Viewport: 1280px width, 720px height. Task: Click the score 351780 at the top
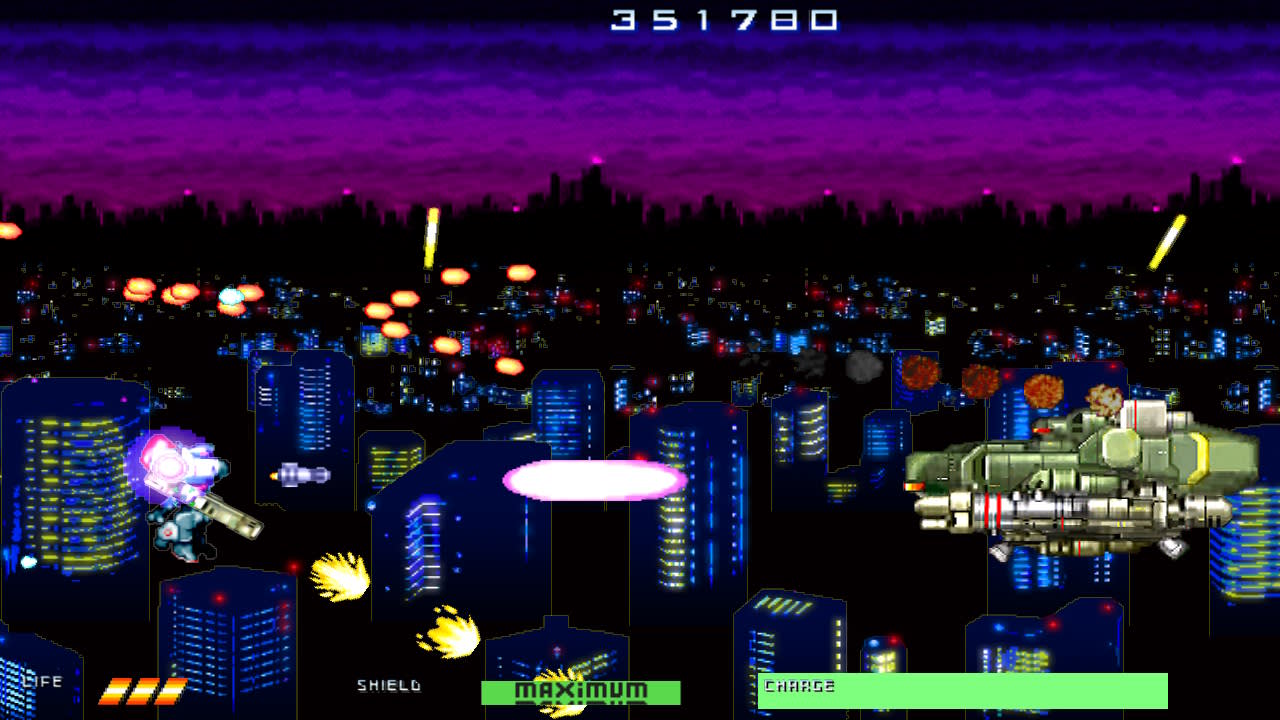[x=722, y=18]
